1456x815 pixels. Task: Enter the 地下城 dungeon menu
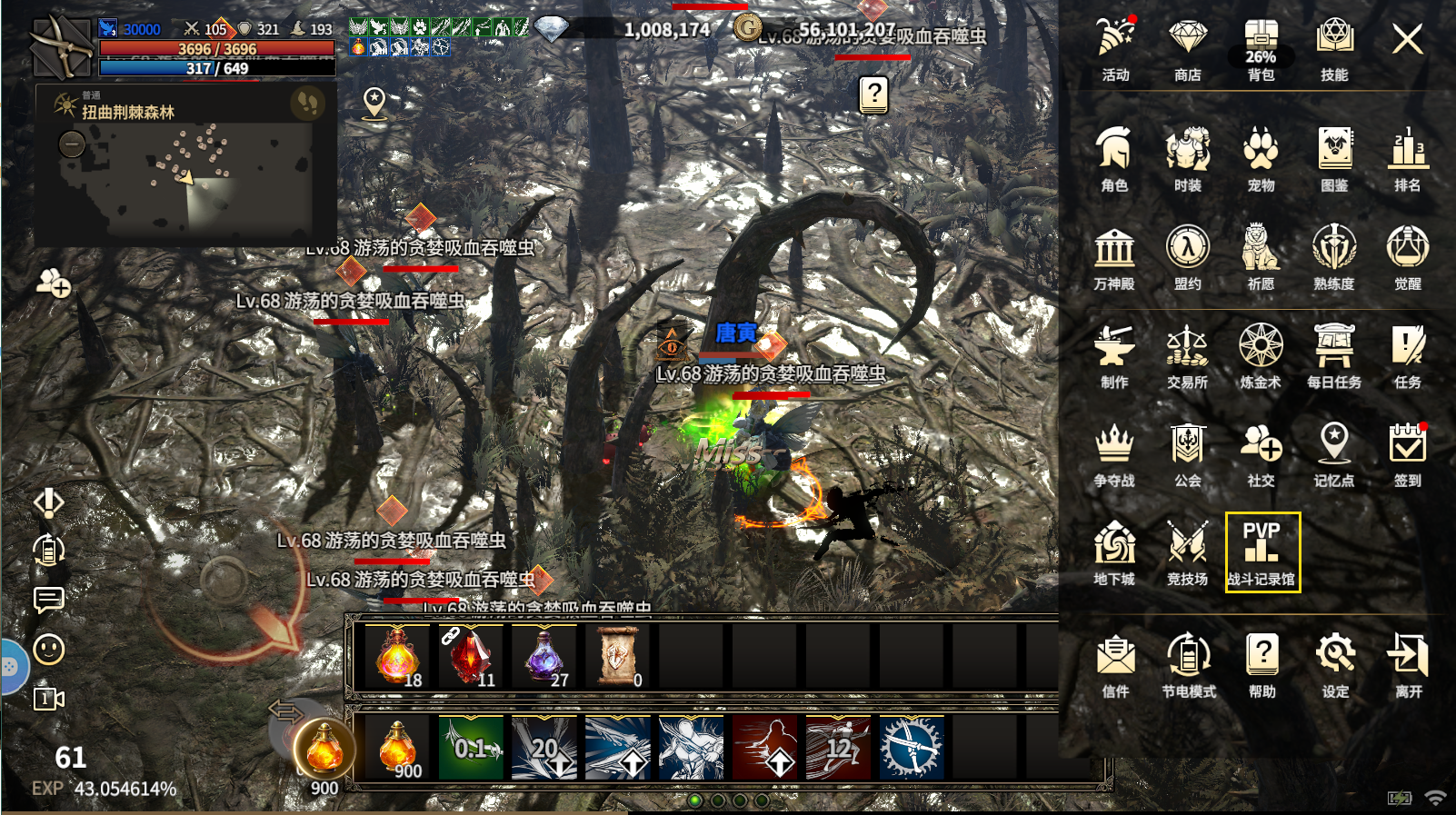1114,552
